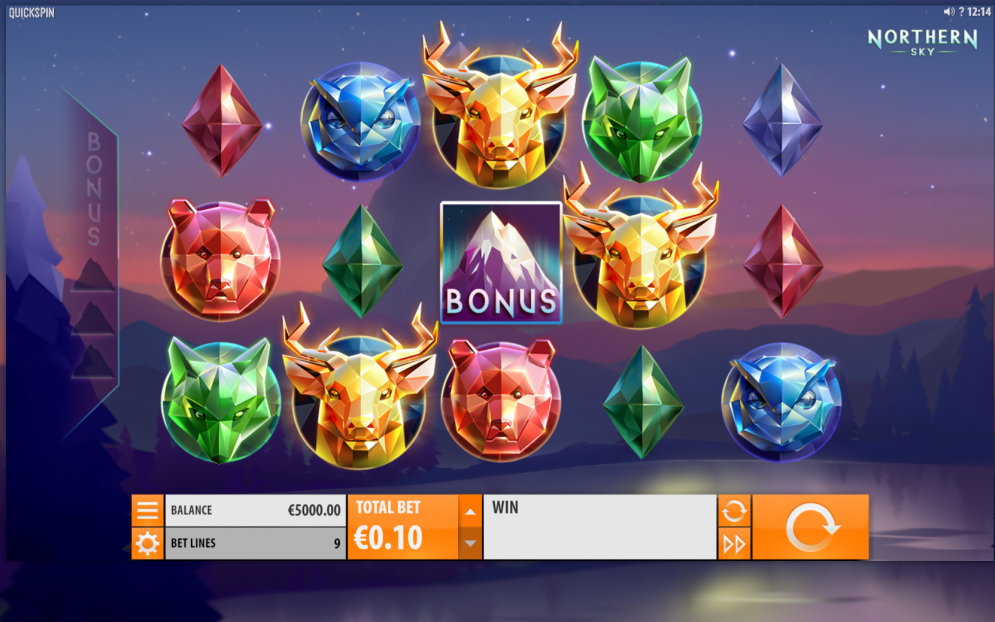Decrease total bet with the down arrow
995x622 pixels.
tap(470, 543)
